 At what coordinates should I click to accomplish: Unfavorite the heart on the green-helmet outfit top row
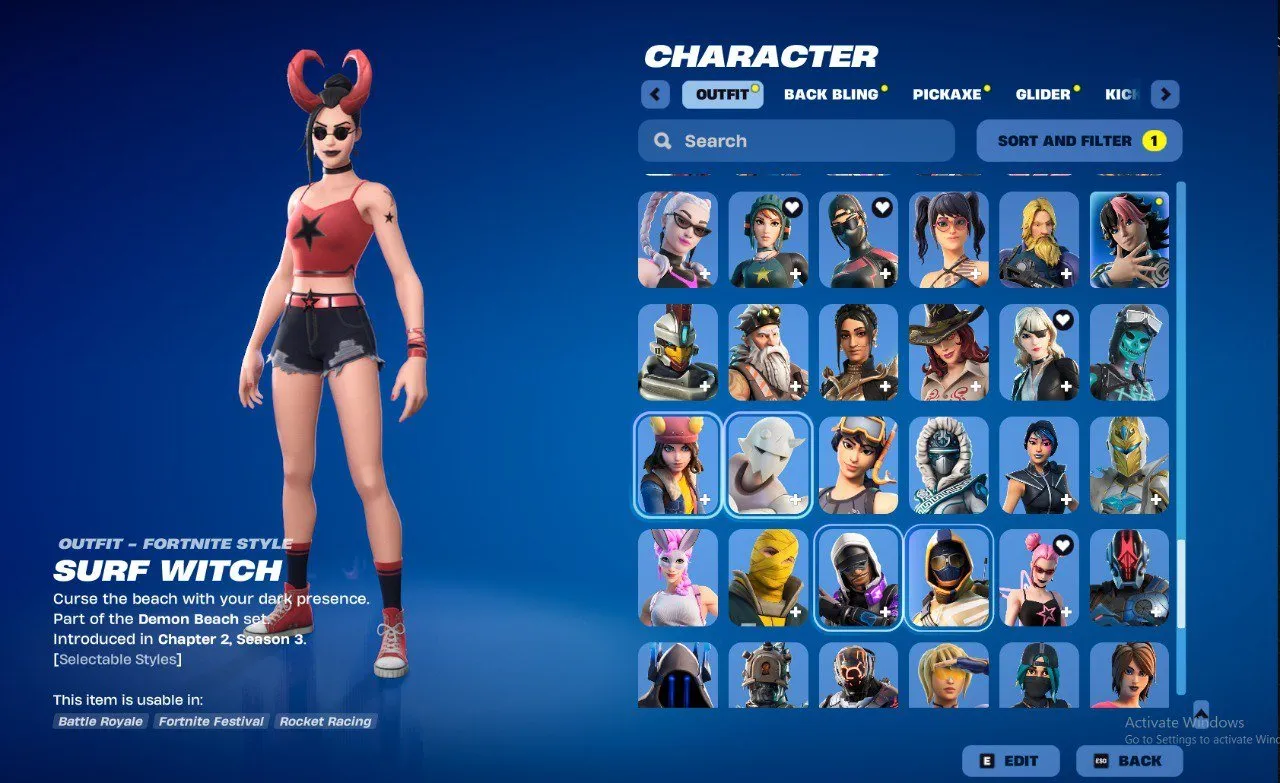pyautogui.click(x=793, y=206)
